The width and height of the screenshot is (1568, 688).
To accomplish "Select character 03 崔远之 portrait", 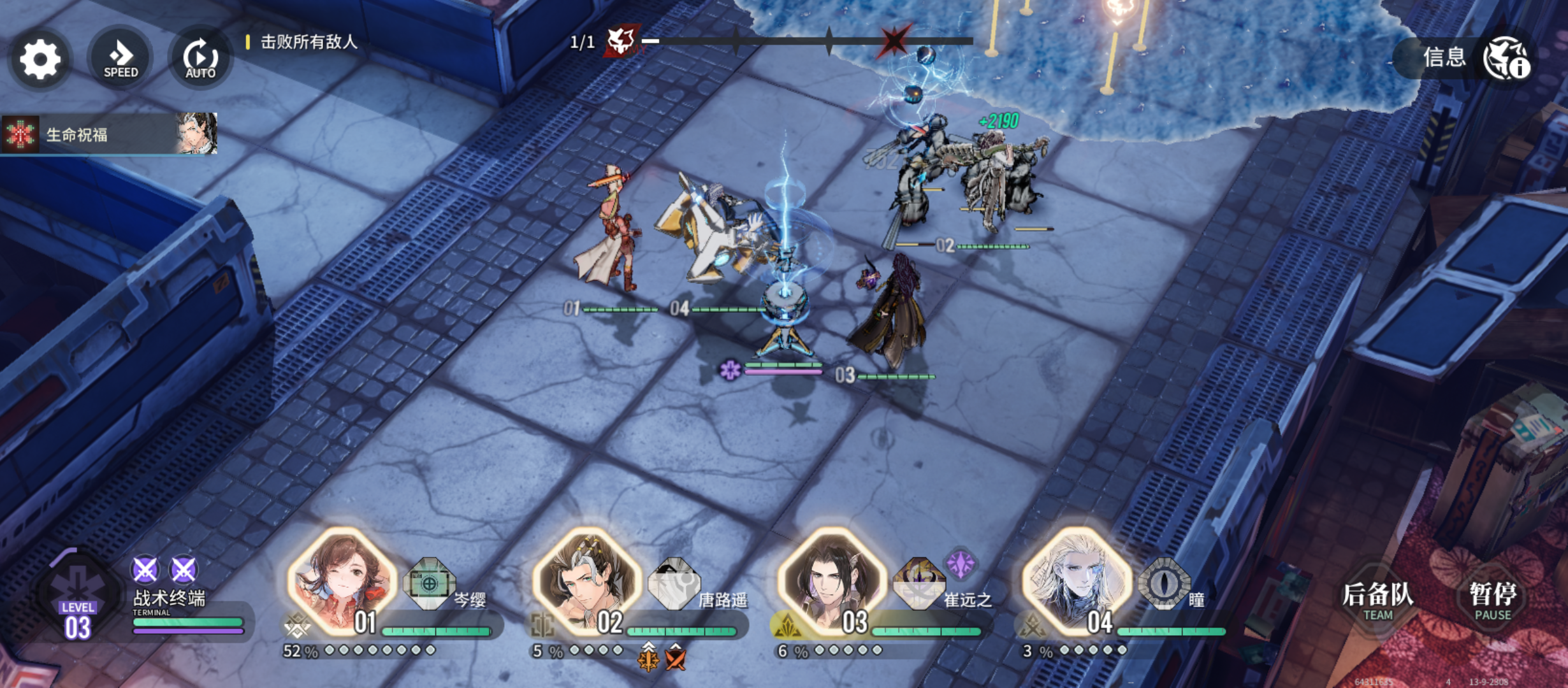I will (x=832, y=580).
